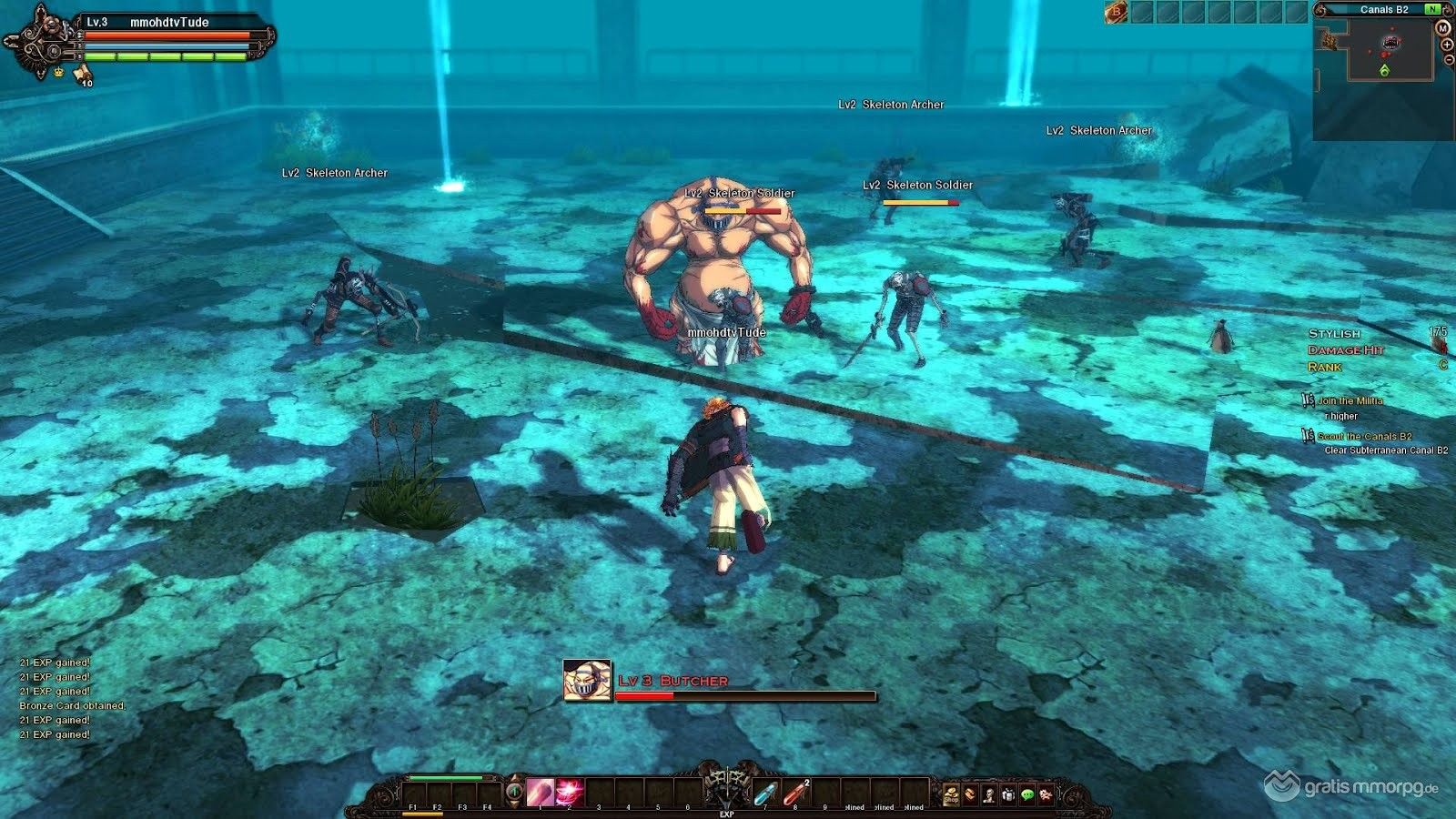The image size is (1456, 819).
Task: Click the green speech bubble chat icon
Action: 1027,795
